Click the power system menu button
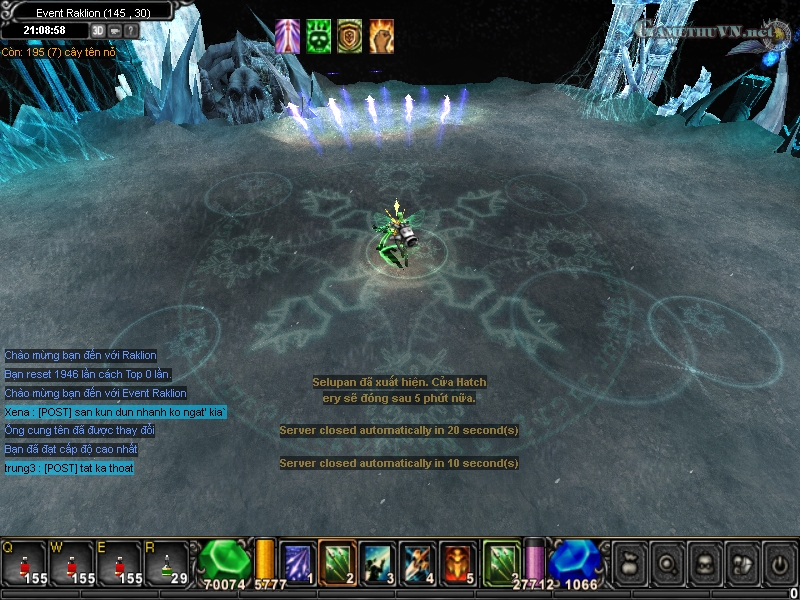The height and width of the screenshot is (600, 800). pos(777,563)
